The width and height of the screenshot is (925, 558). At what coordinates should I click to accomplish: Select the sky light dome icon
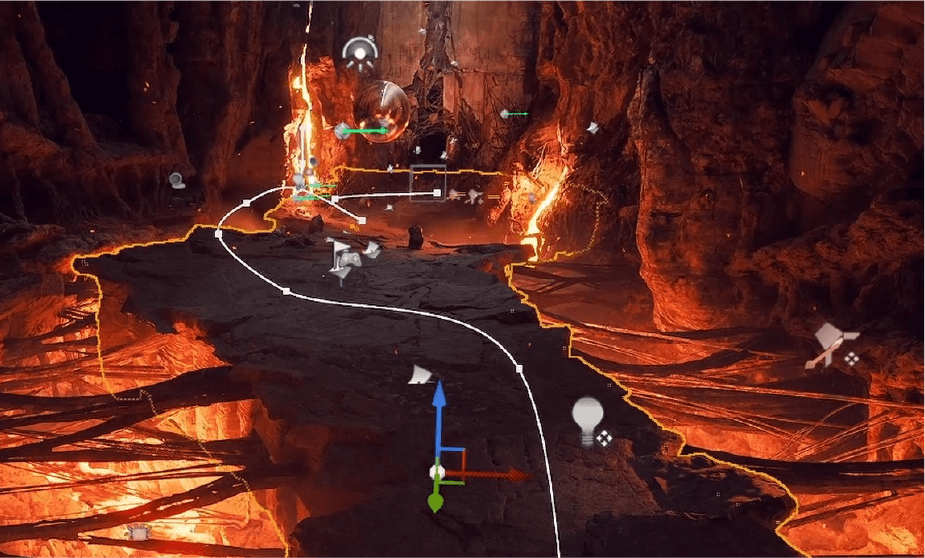pyautogui.click(x=358, y=52)
